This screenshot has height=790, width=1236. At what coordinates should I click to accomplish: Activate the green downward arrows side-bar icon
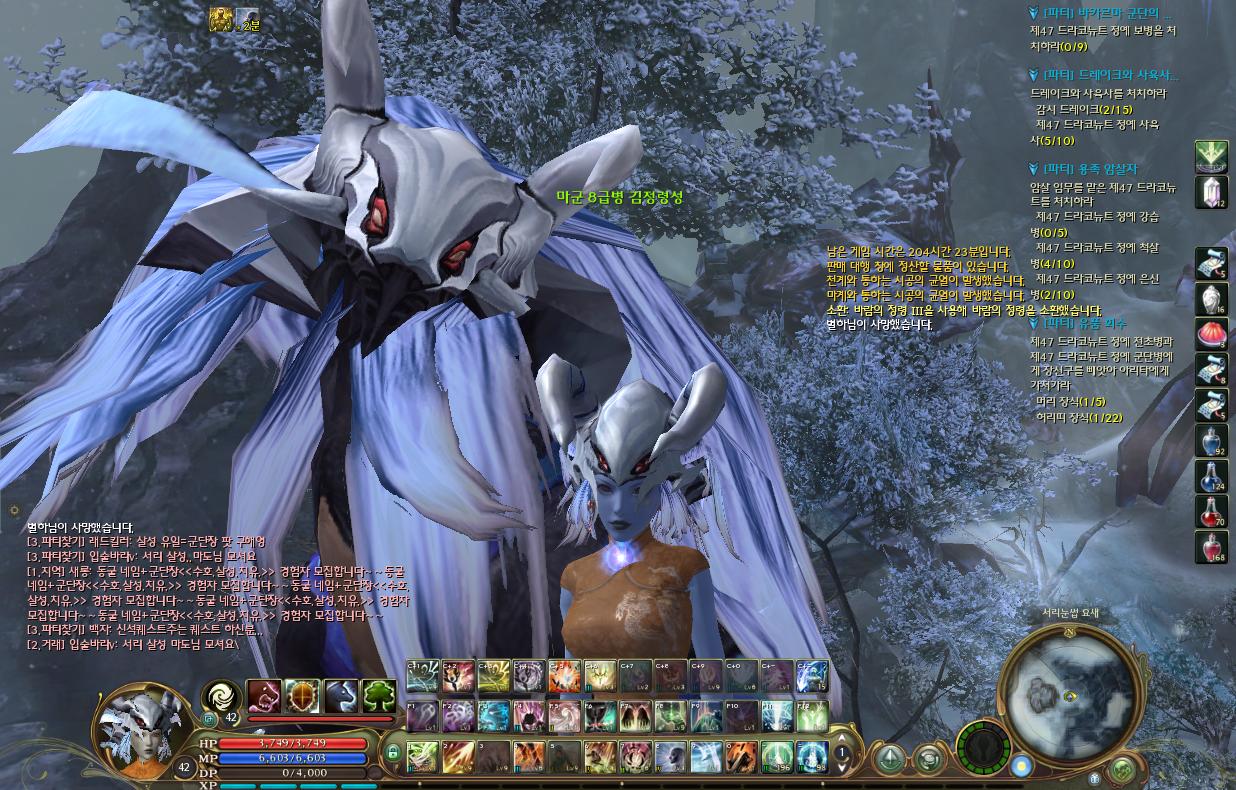1211,157
